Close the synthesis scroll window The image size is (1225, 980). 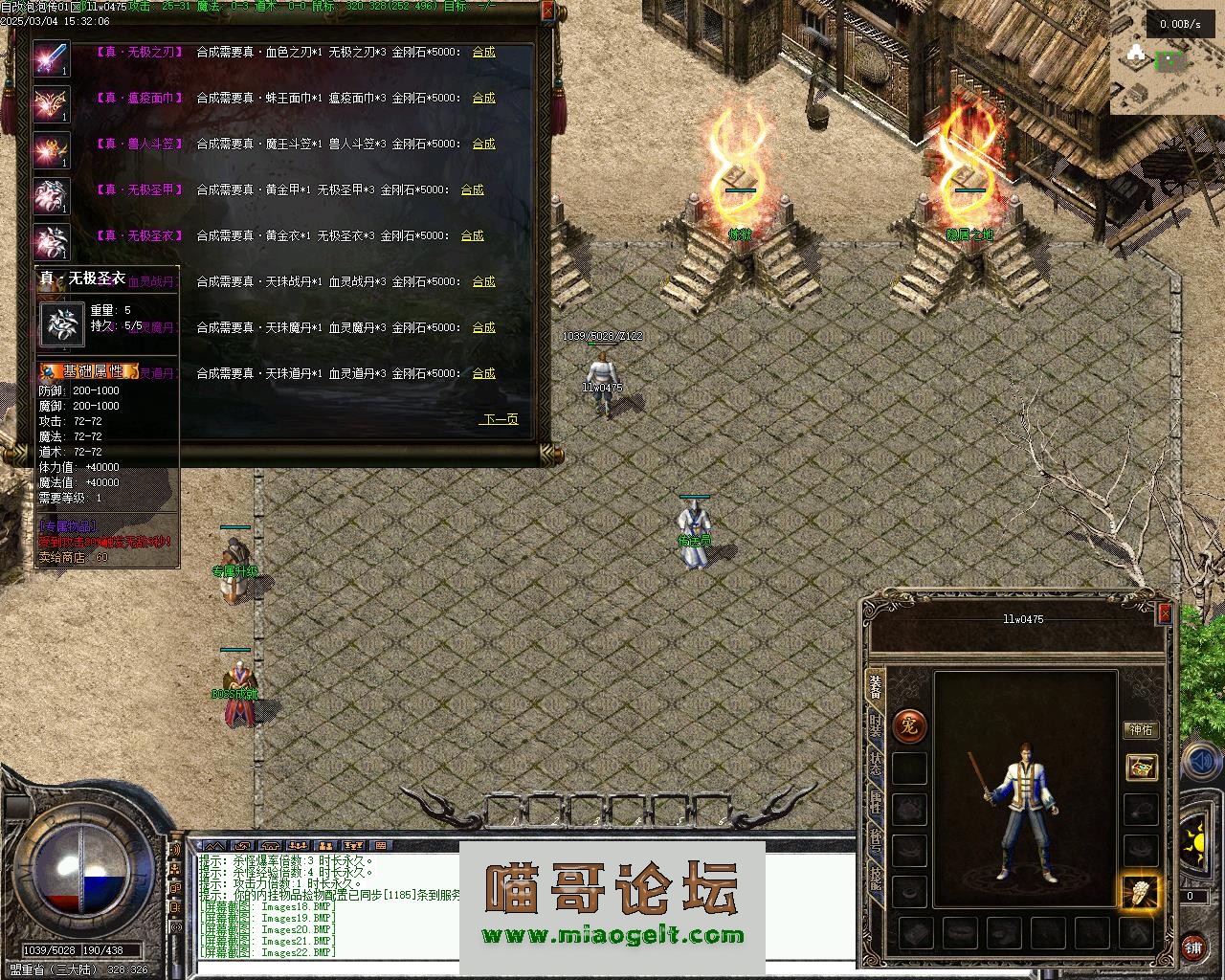coord(547,11)
